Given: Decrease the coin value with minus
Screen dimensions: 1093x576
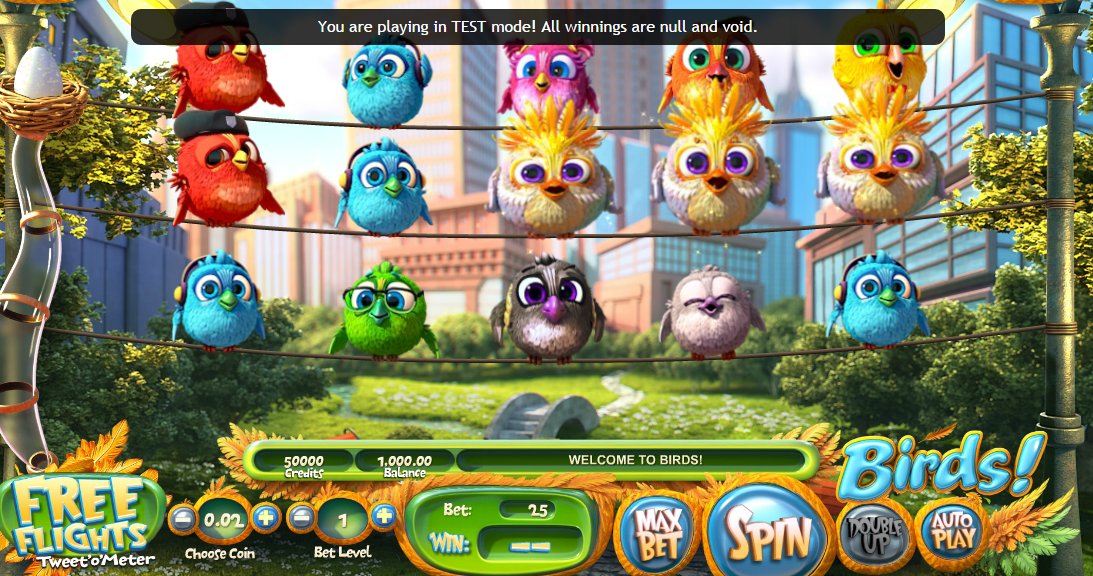Looking at the screenshot, I should click(x=183, y=518).
